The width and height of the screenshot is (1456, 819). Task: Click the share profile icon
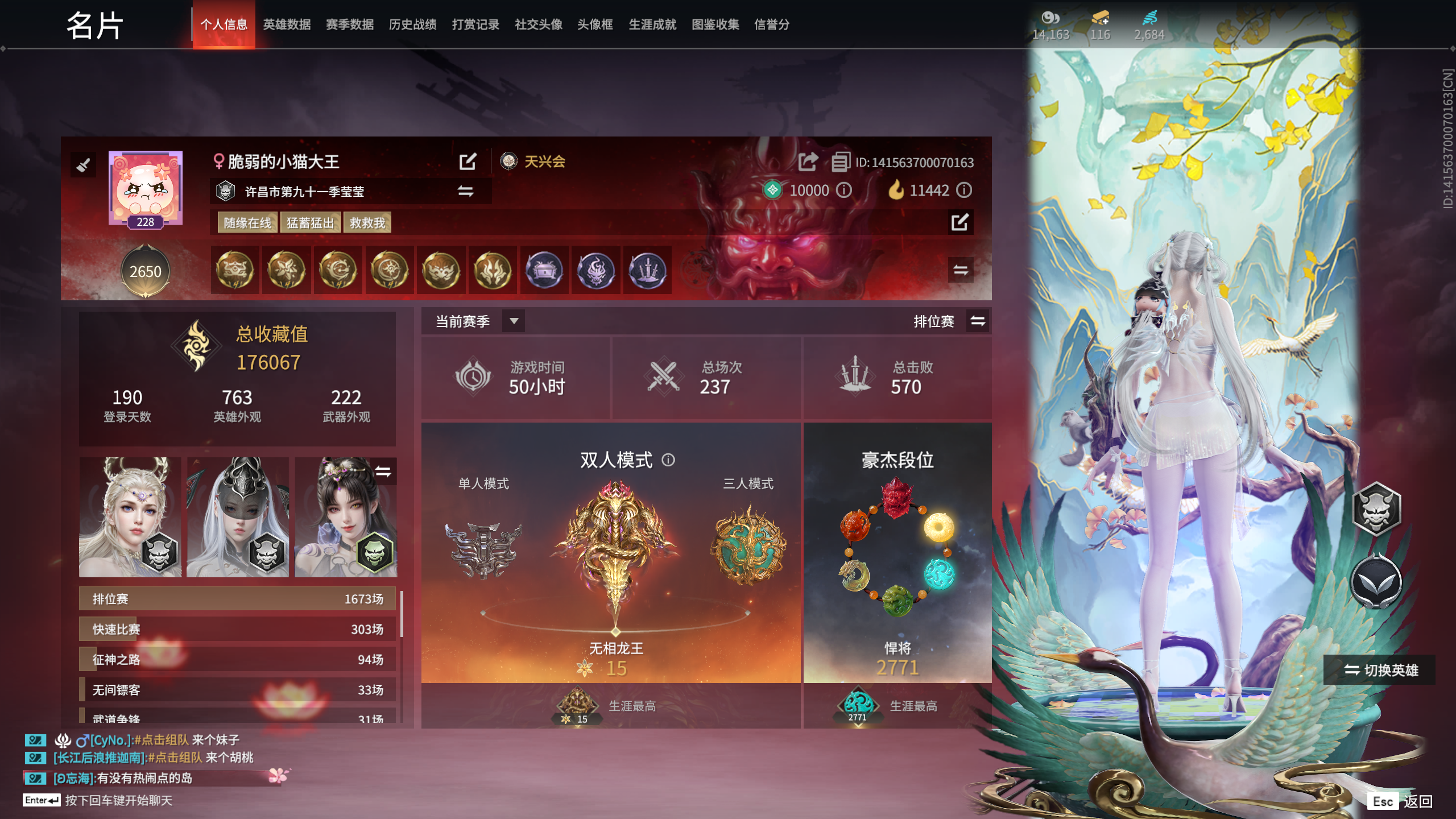(807, 162)
